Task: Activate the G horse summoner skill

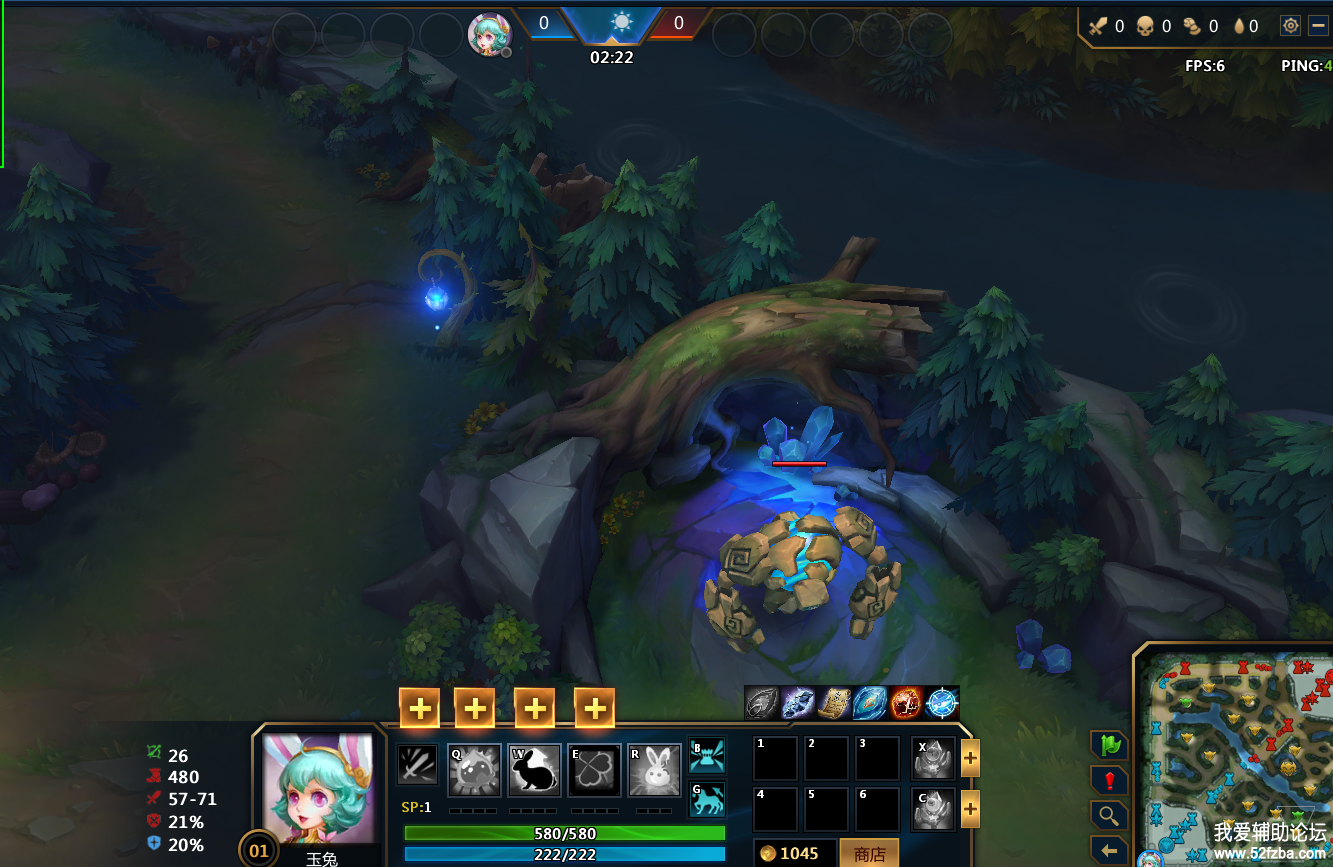Action: pyautogui.click(x=707, y=798)
